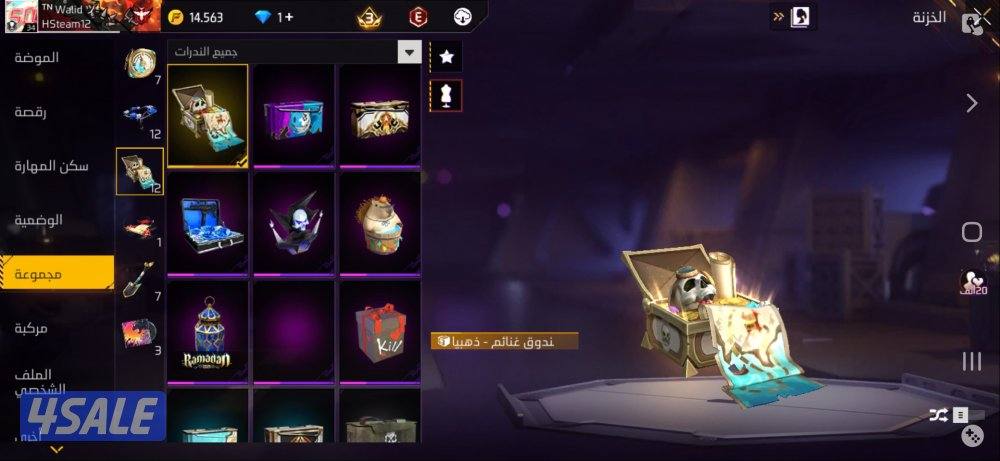Select the Ramadan lantern item

click(208, 331)
